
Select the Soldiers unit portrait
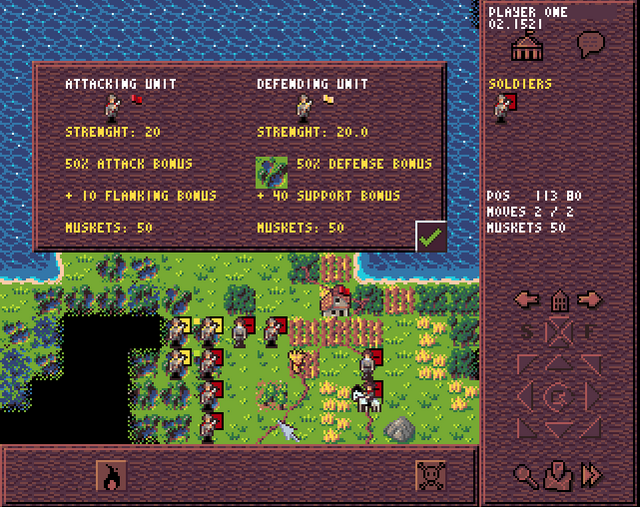504,107
